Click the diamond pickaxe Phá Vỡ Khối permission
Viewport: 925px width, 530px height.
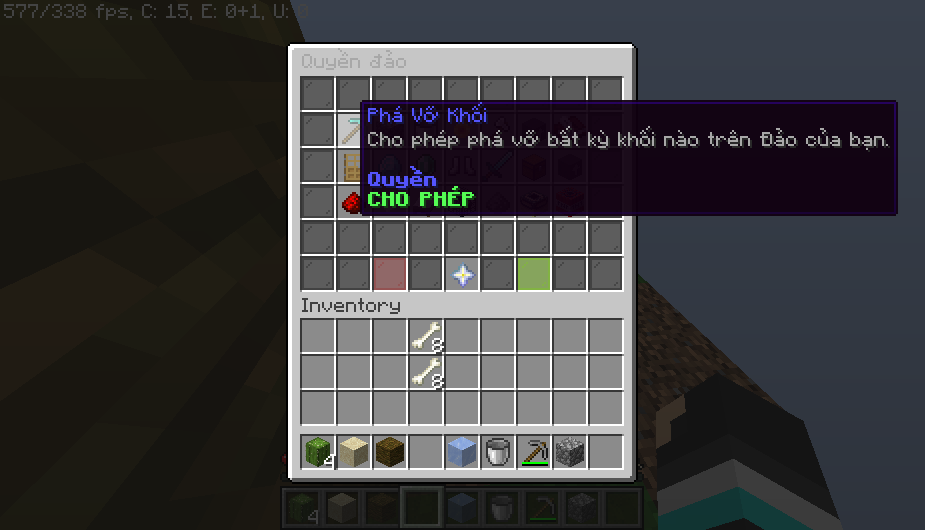[351, 130]
